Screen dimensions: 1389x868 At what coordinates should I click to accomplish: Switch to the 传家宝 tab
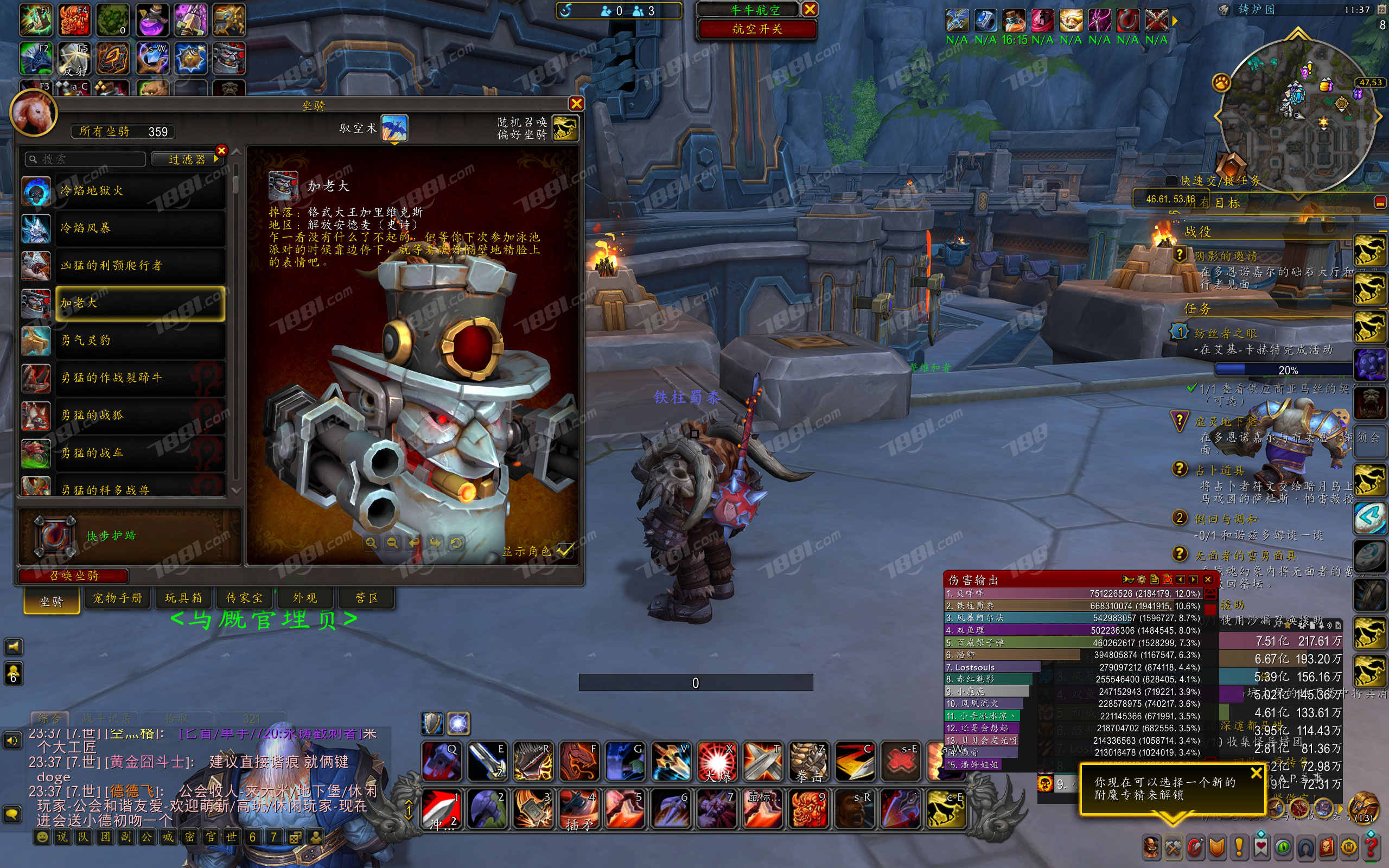pos(245,598)
